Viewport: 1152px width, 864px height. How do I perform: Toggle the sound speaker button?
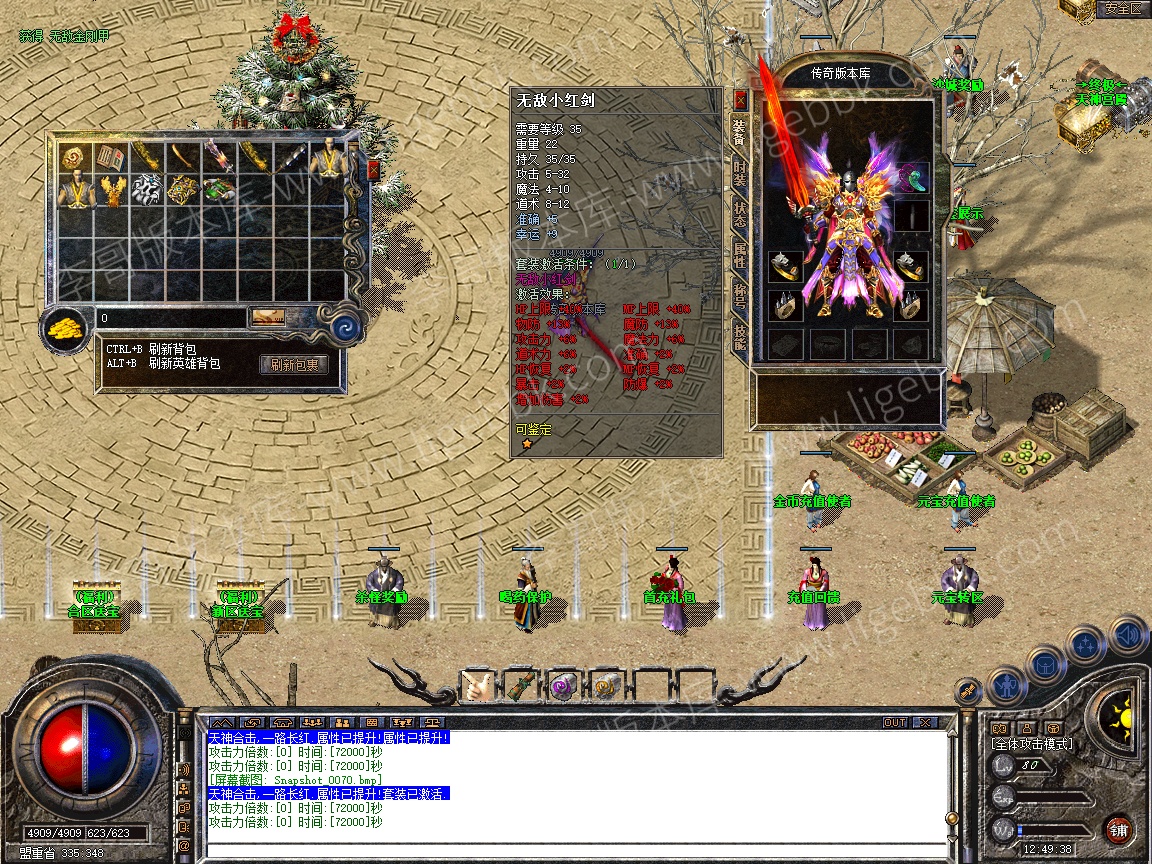pos(1127,634)
